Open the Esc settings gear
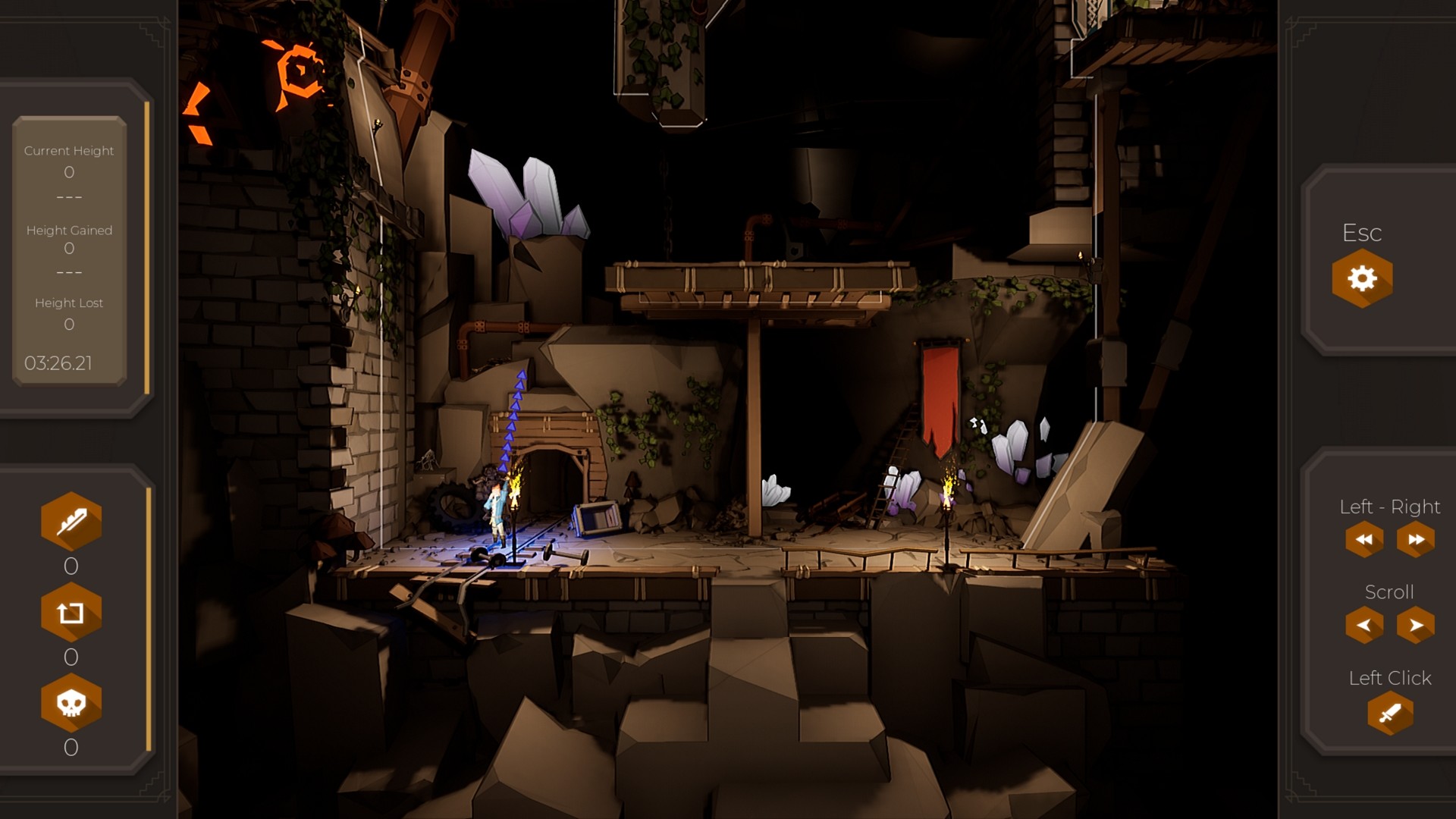Image resolution: width=1456 pixels, height=819 pixels. [1363, 278]
